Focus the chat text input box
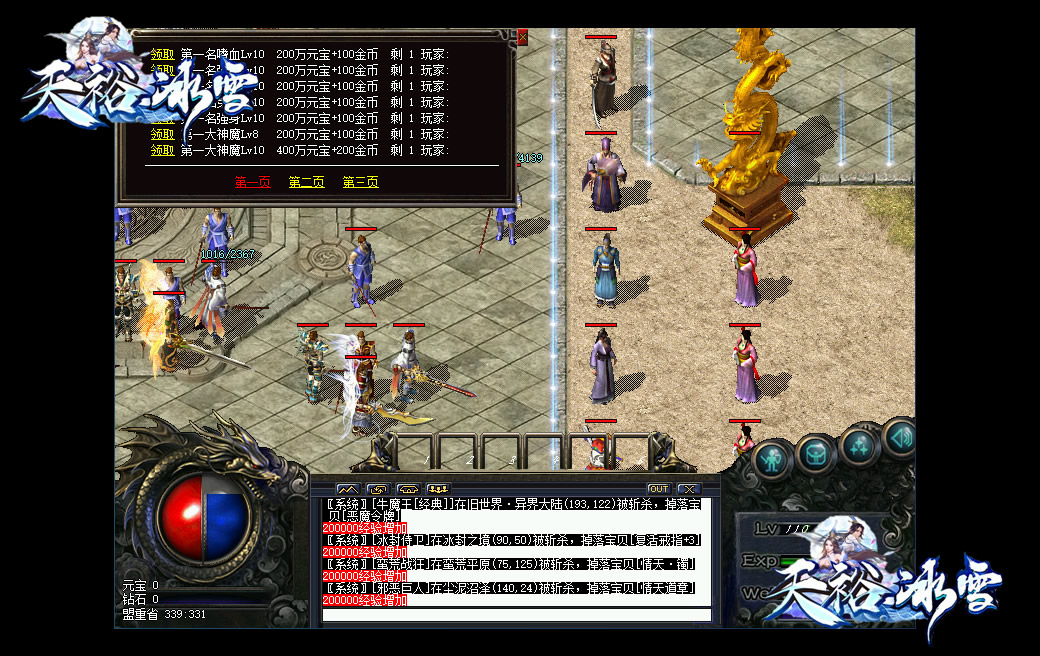1040x656 pixels. click(x=516, y=614)
